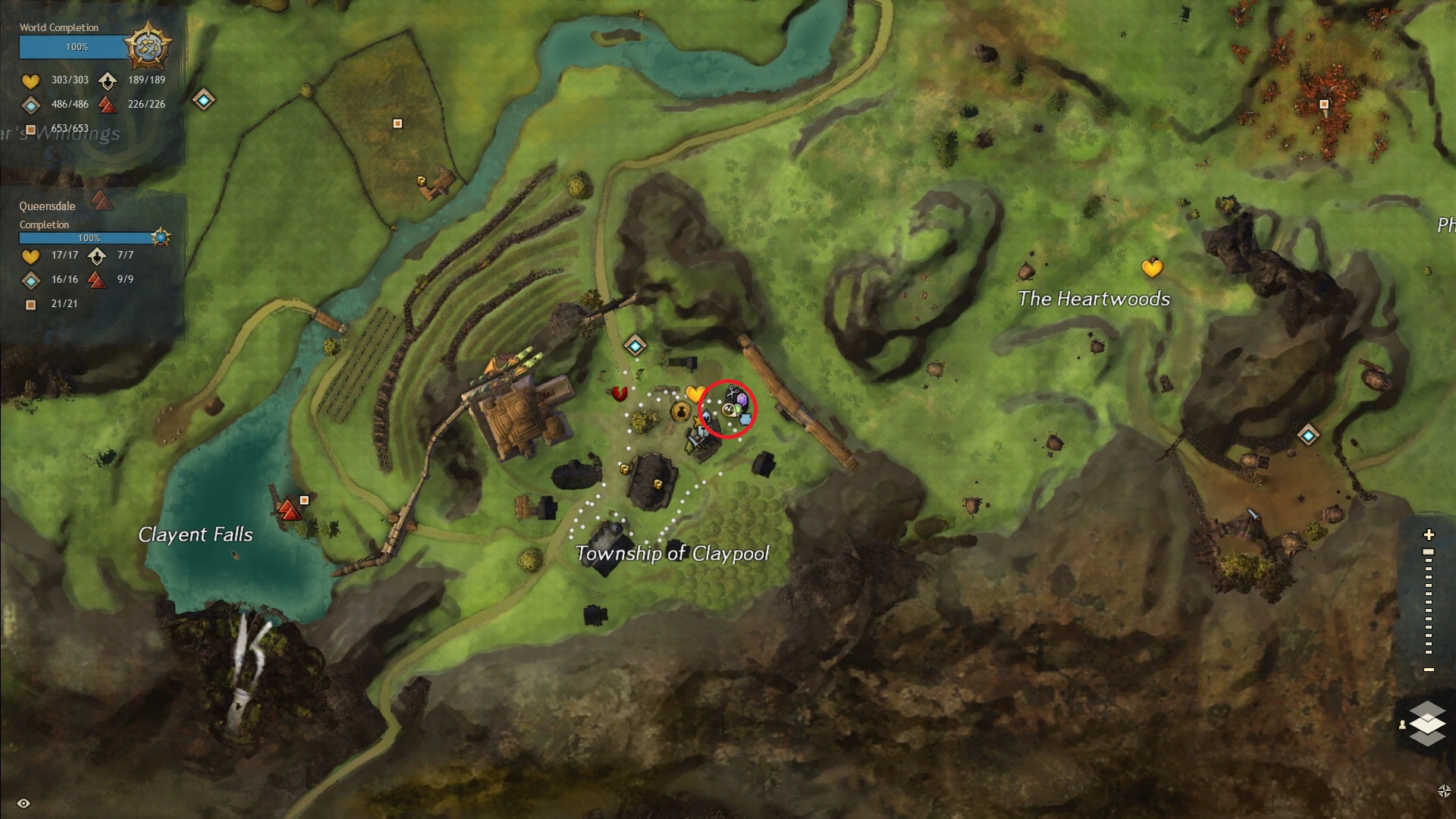Select the scissors tailor vendor icon
The width and height of the screenshot is (1456, 819).
pyautogui.click(x=733, y=393)
